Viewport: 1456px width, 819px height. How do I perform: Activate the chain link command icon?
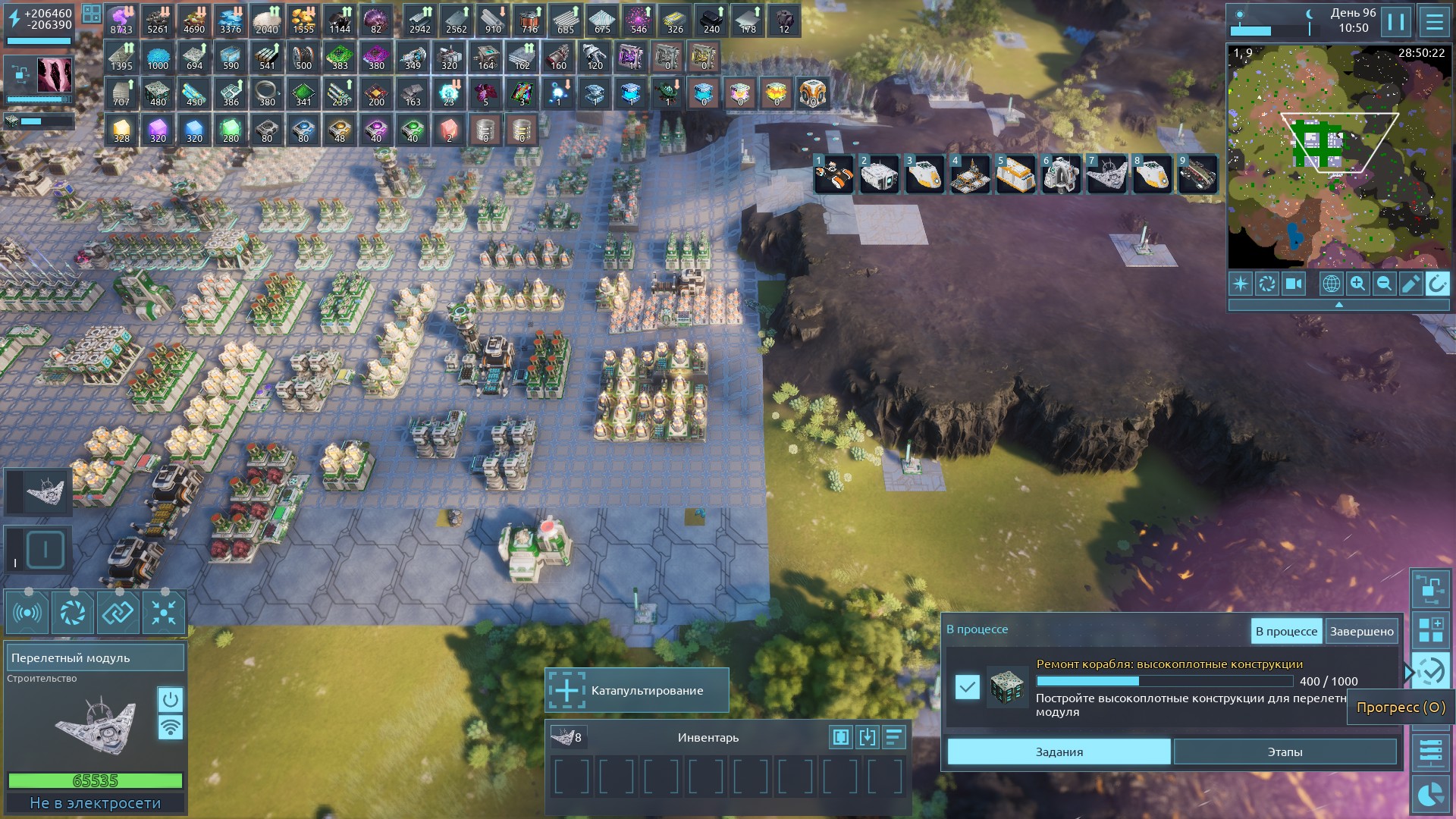pos(118,613)
